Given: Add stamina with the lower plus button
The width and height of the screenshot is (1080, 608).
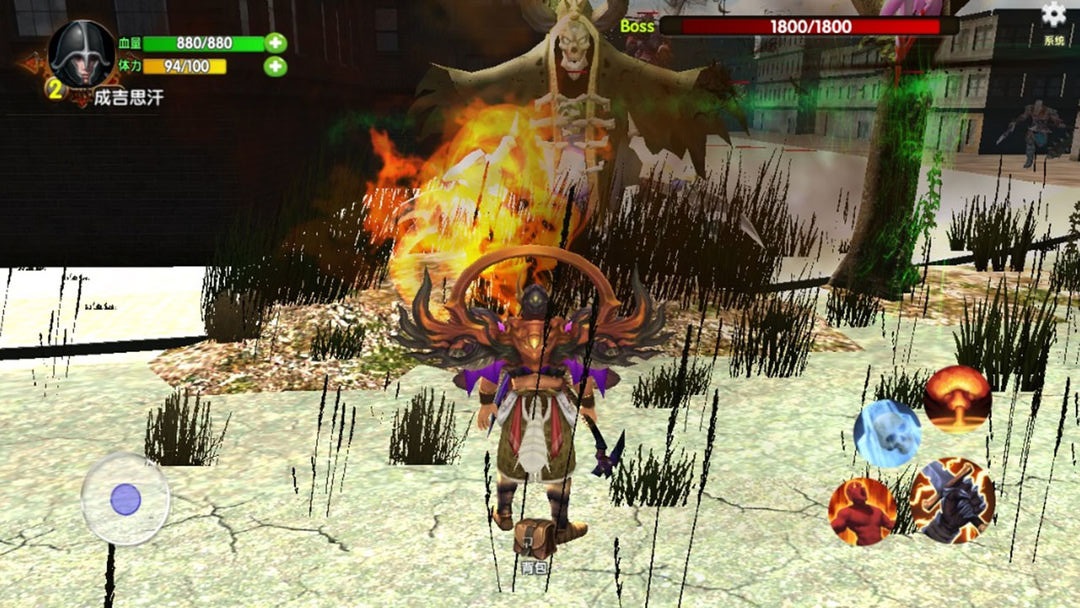Looking at the screenshot, I should (275, 67).
